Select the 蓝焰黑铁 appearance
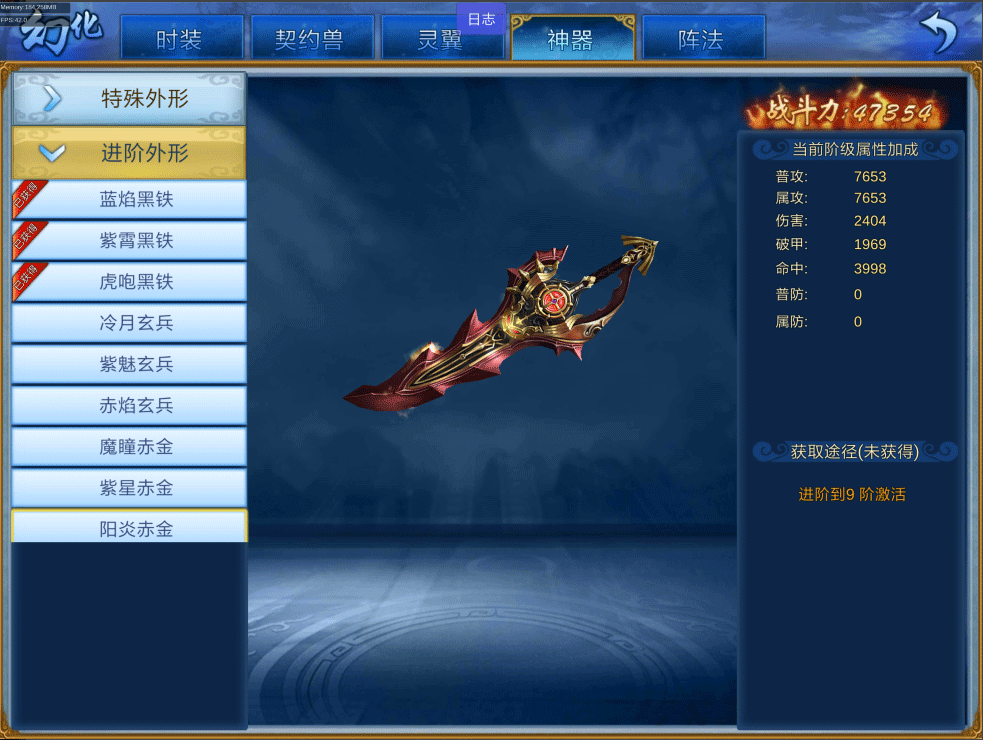The height and width of the screenshot is (740, 983). click(136, 199)
